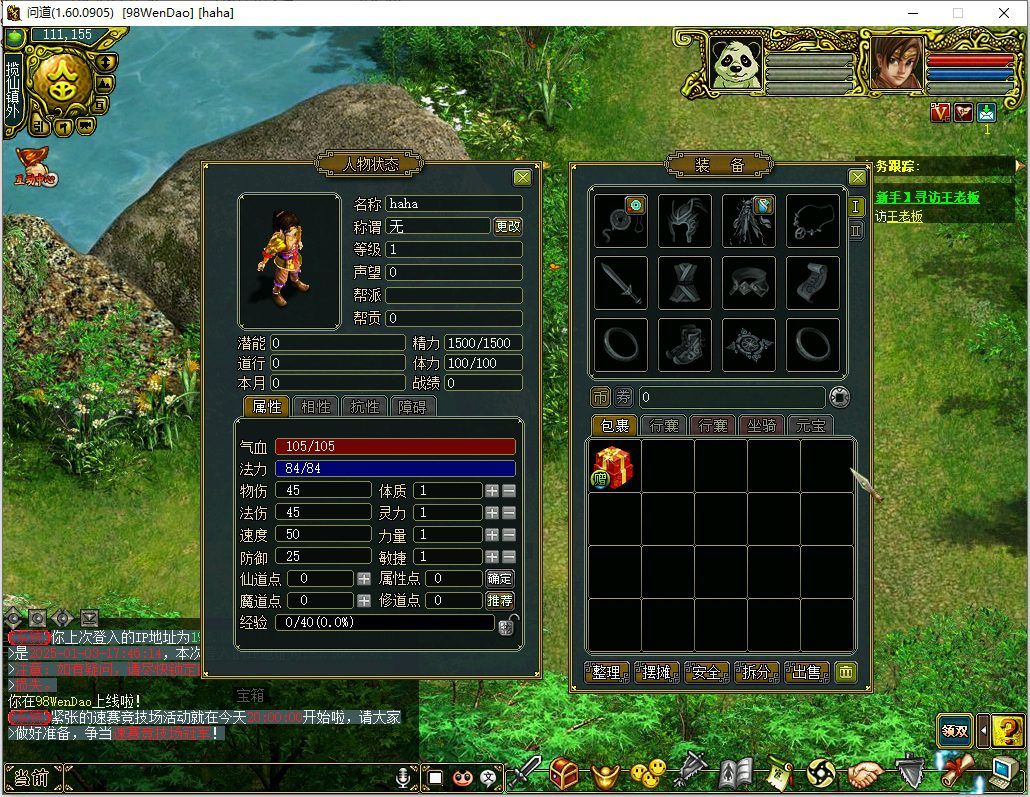Viewport: 1030px width, 797px height.
Task: Click the handshake icon in bottom toolbar
Action: [x=866, y=774]
